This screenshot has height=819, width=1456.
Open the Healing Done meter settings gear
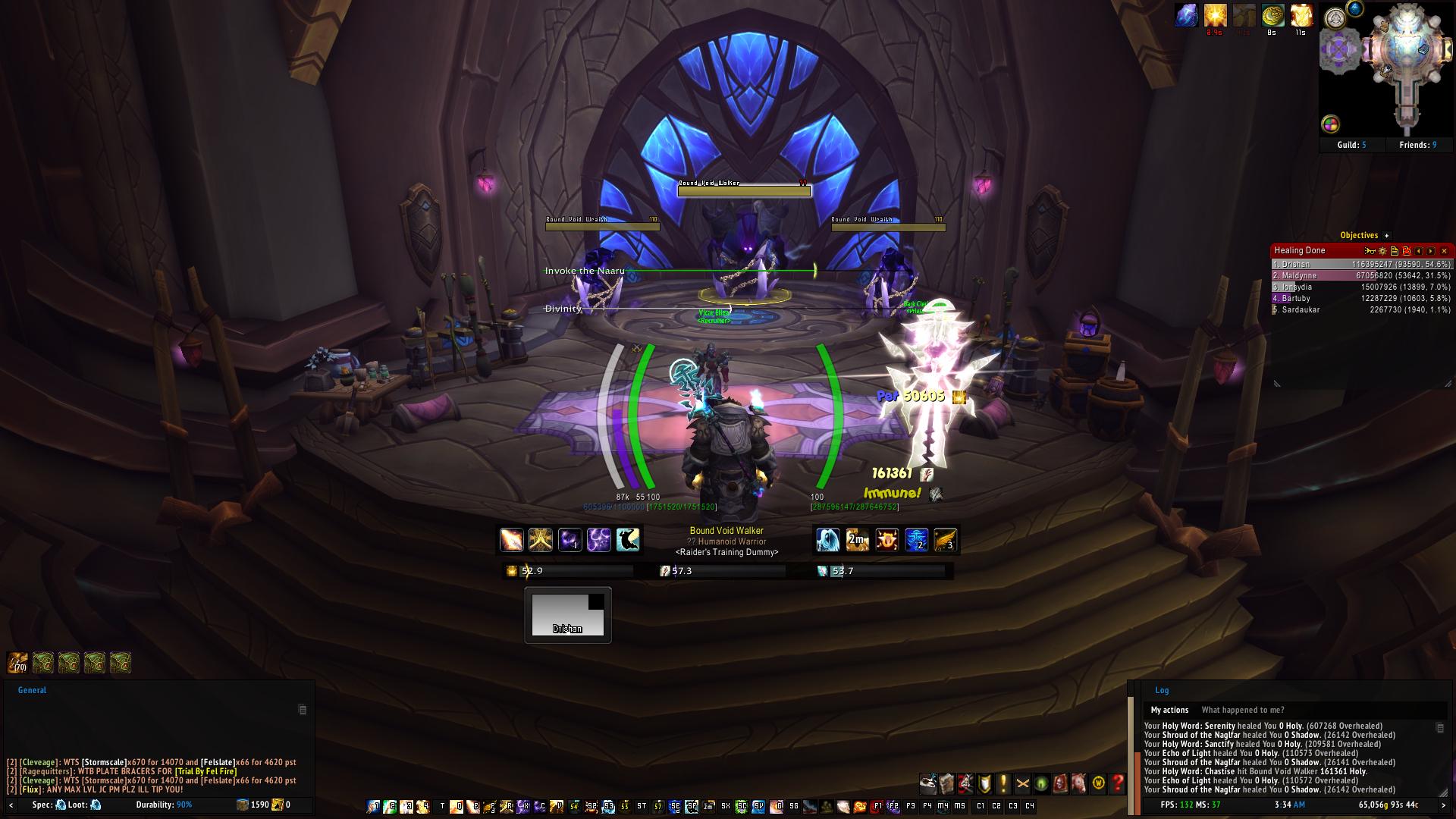pos(1382,251)
